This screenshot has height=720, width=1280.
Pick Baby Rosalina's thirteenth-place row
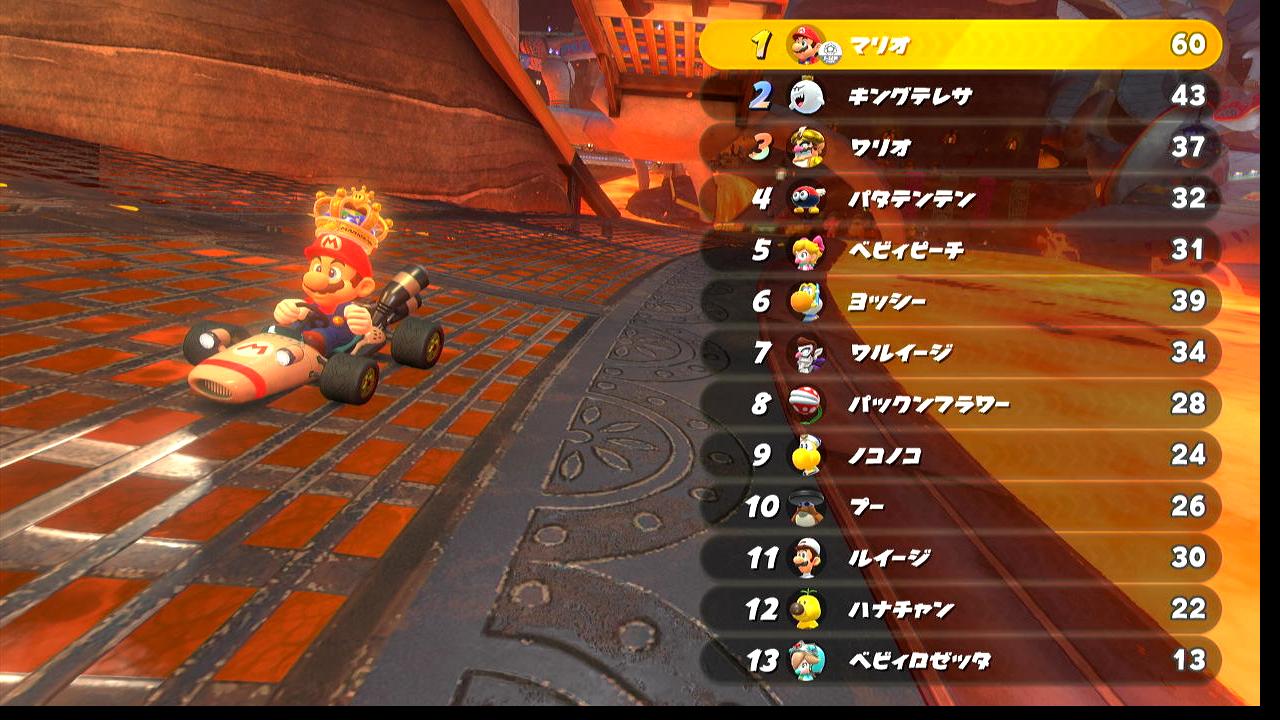click(960, 660)
